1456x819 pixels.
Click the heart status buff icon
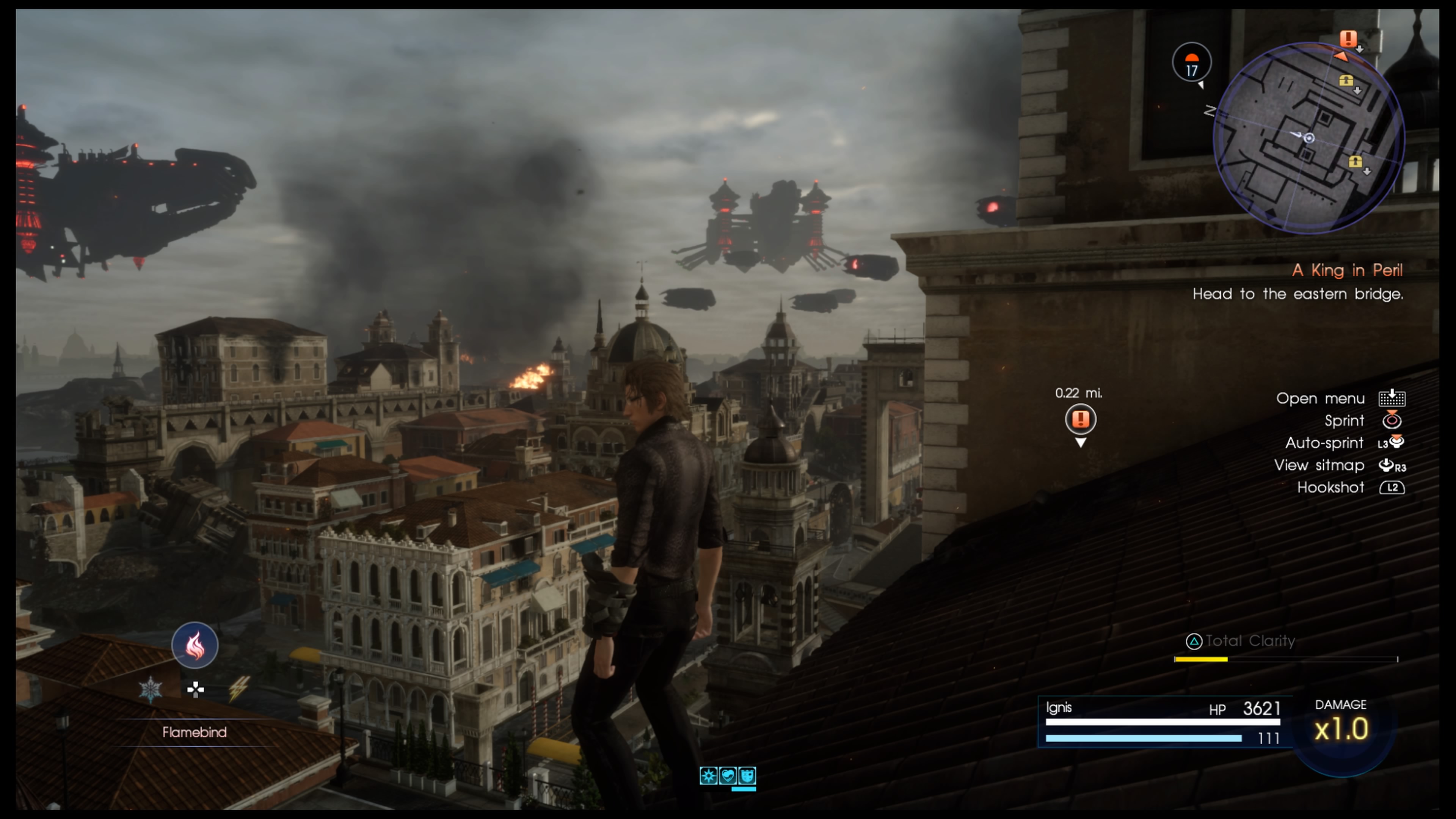pyautogui.click(x=728, y=775)
